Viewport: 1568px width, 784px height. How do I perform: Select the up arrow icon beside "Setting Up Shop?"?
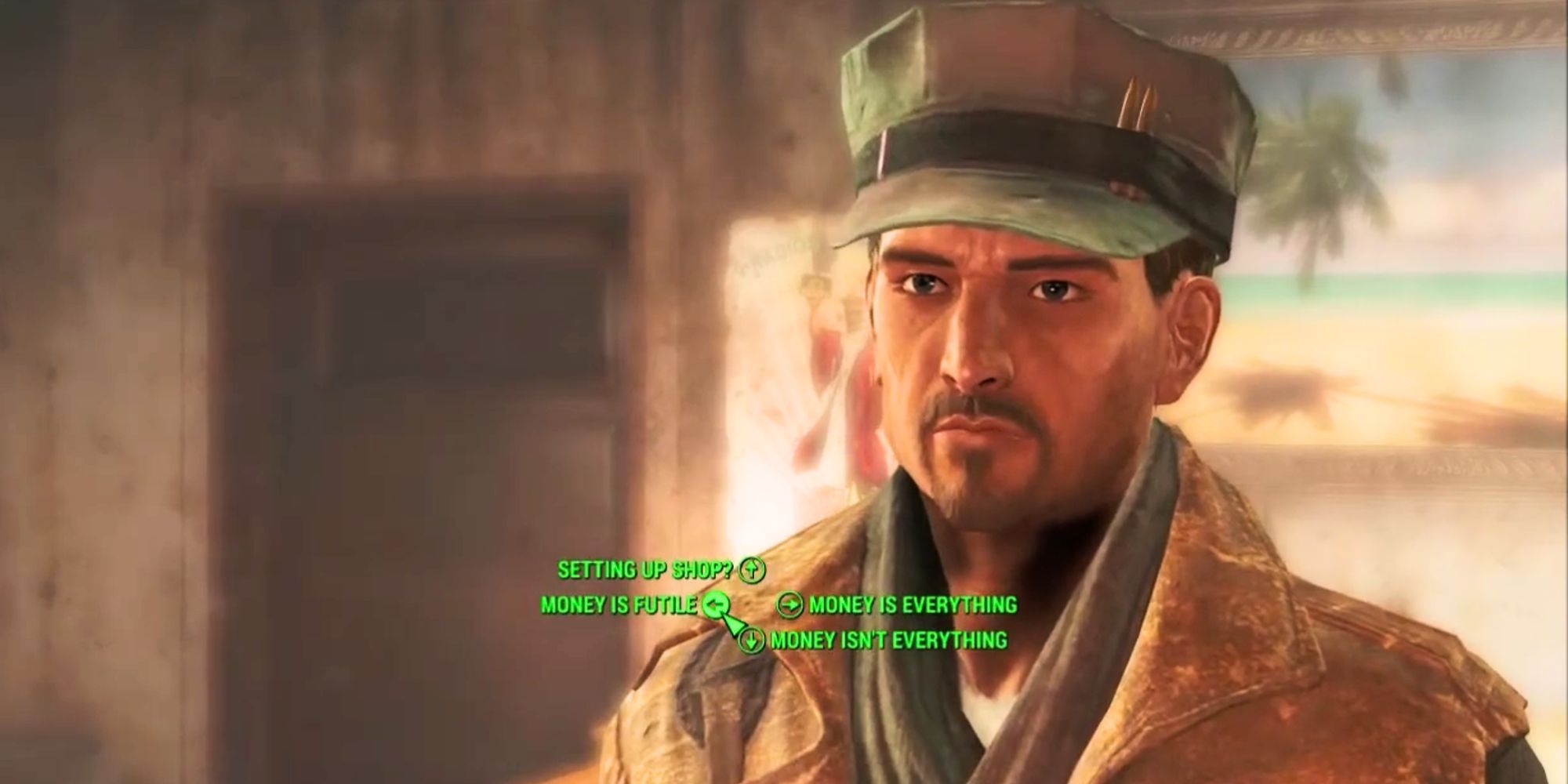751,570
